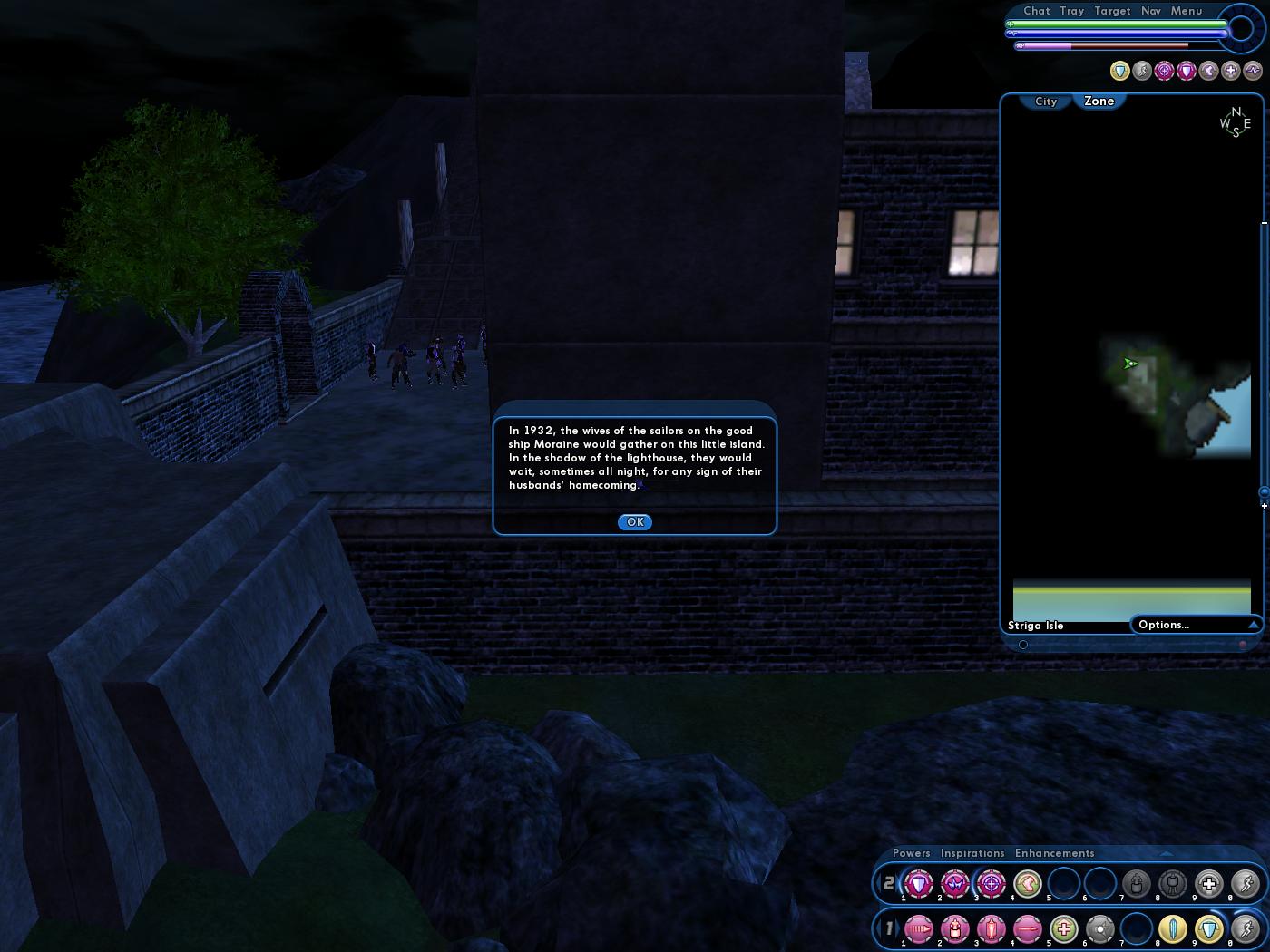
Task: Activate the pink arrow blast power
Action: [918, 929]
